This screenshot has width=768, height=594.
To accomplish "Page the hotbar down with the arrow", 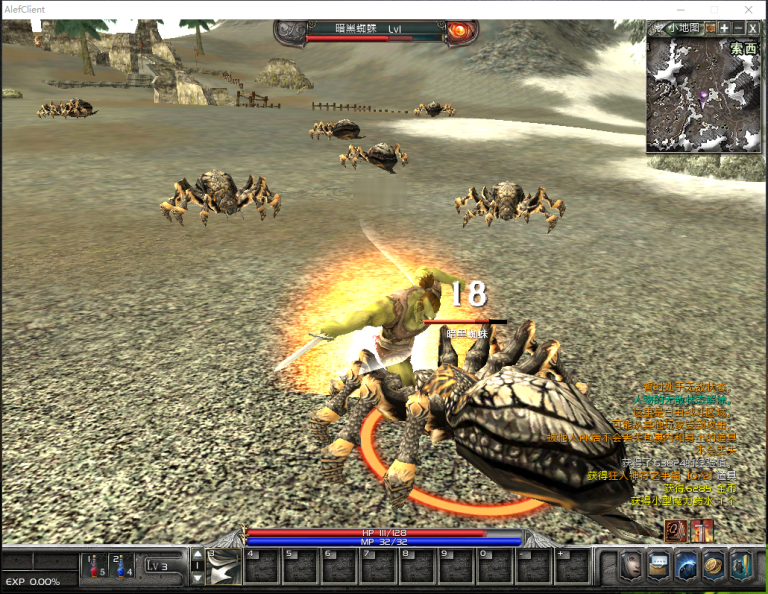I will 197,579.
